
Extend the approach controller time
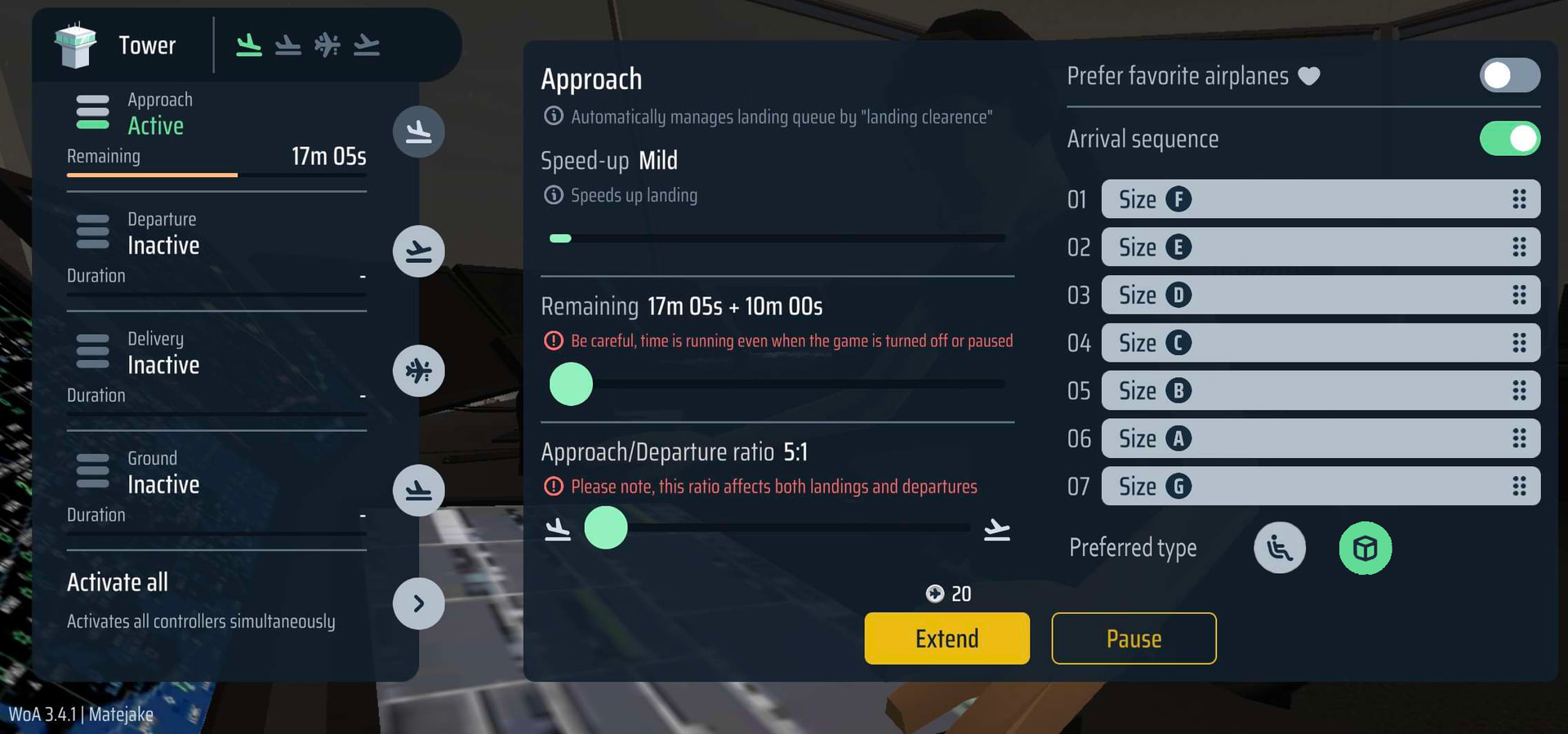pyautogui.click(x=947, y=638)
